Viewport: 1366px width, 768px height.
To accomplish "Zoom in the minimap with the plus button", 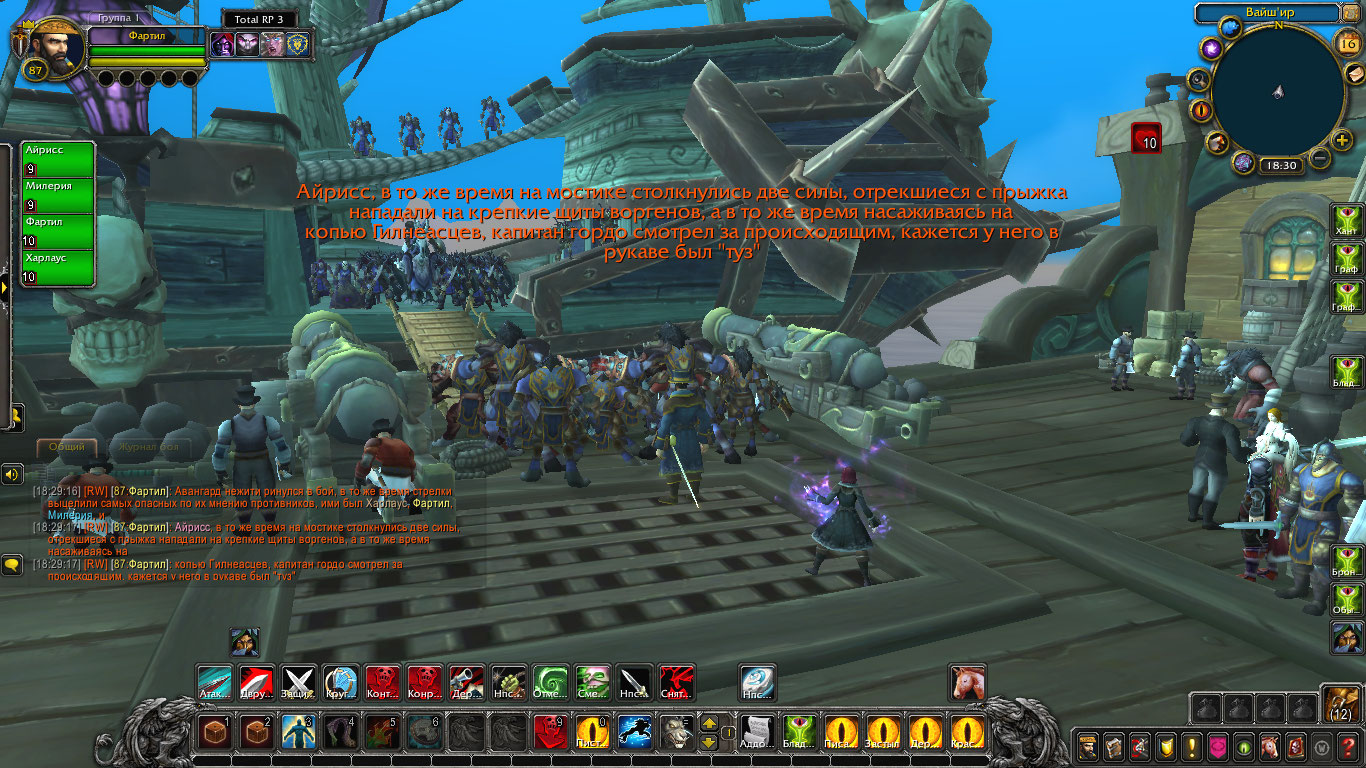I will coord(1342,140).
